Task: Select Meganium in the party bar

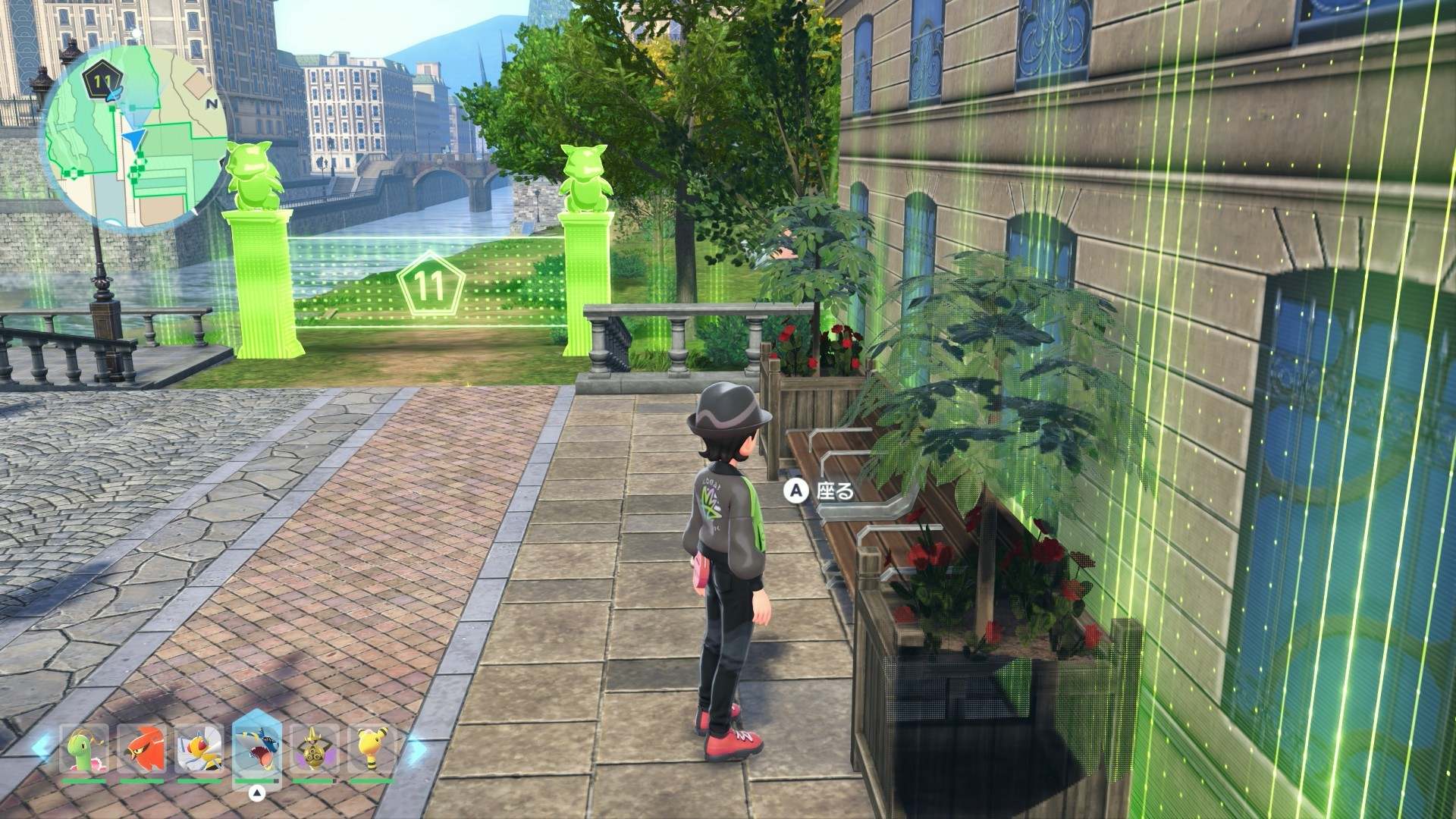Action: (x=84, y=750)
